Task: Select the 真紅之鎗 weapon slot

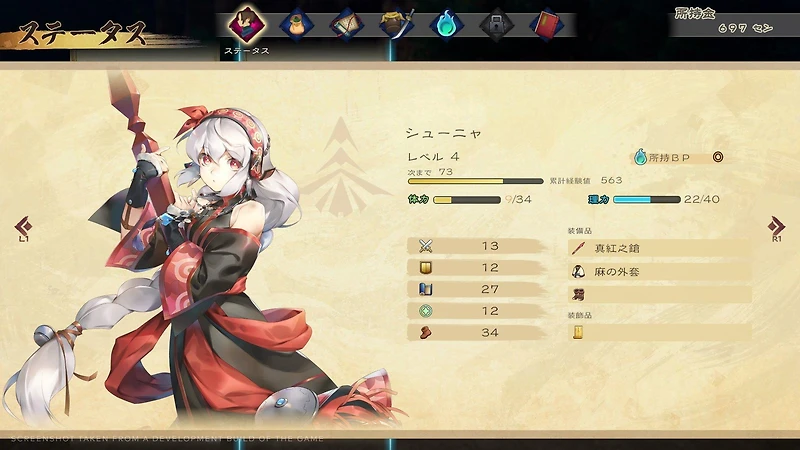Action: click(659, 247)
